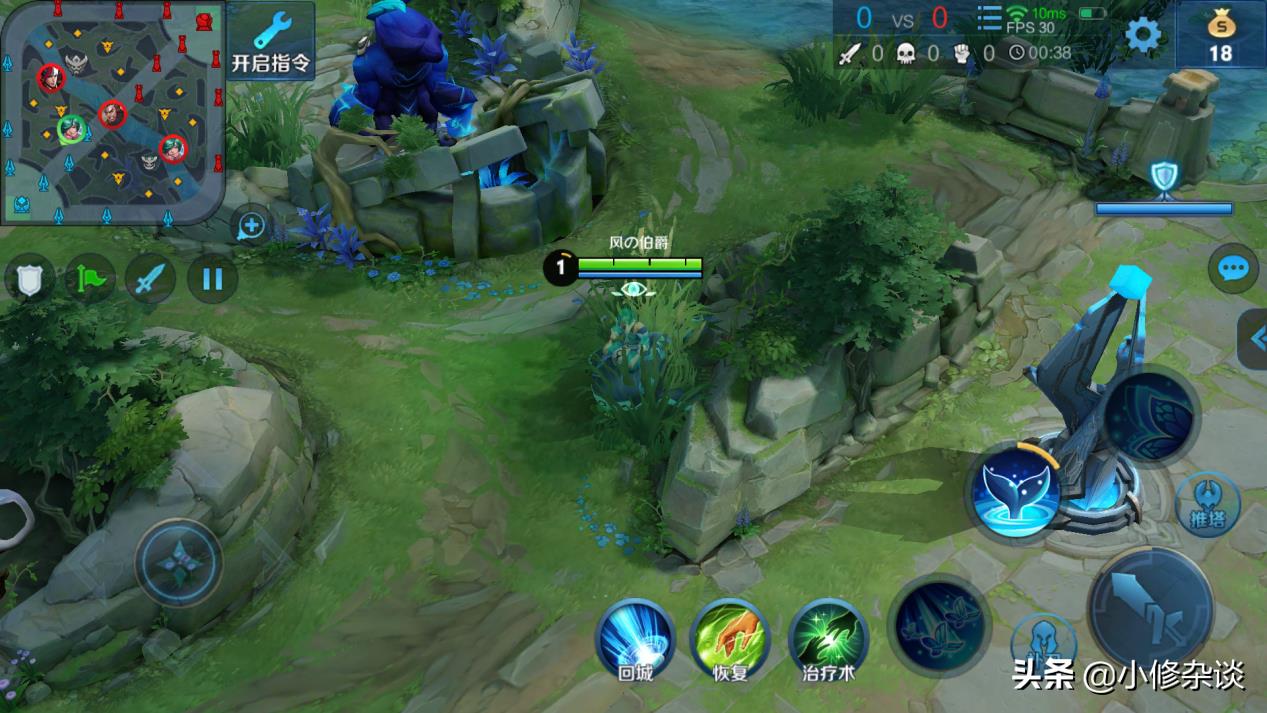The height and width of the screenshot is (713, 1267).
Task: Open the chat bubble button
Action: tap(1233, 268)
